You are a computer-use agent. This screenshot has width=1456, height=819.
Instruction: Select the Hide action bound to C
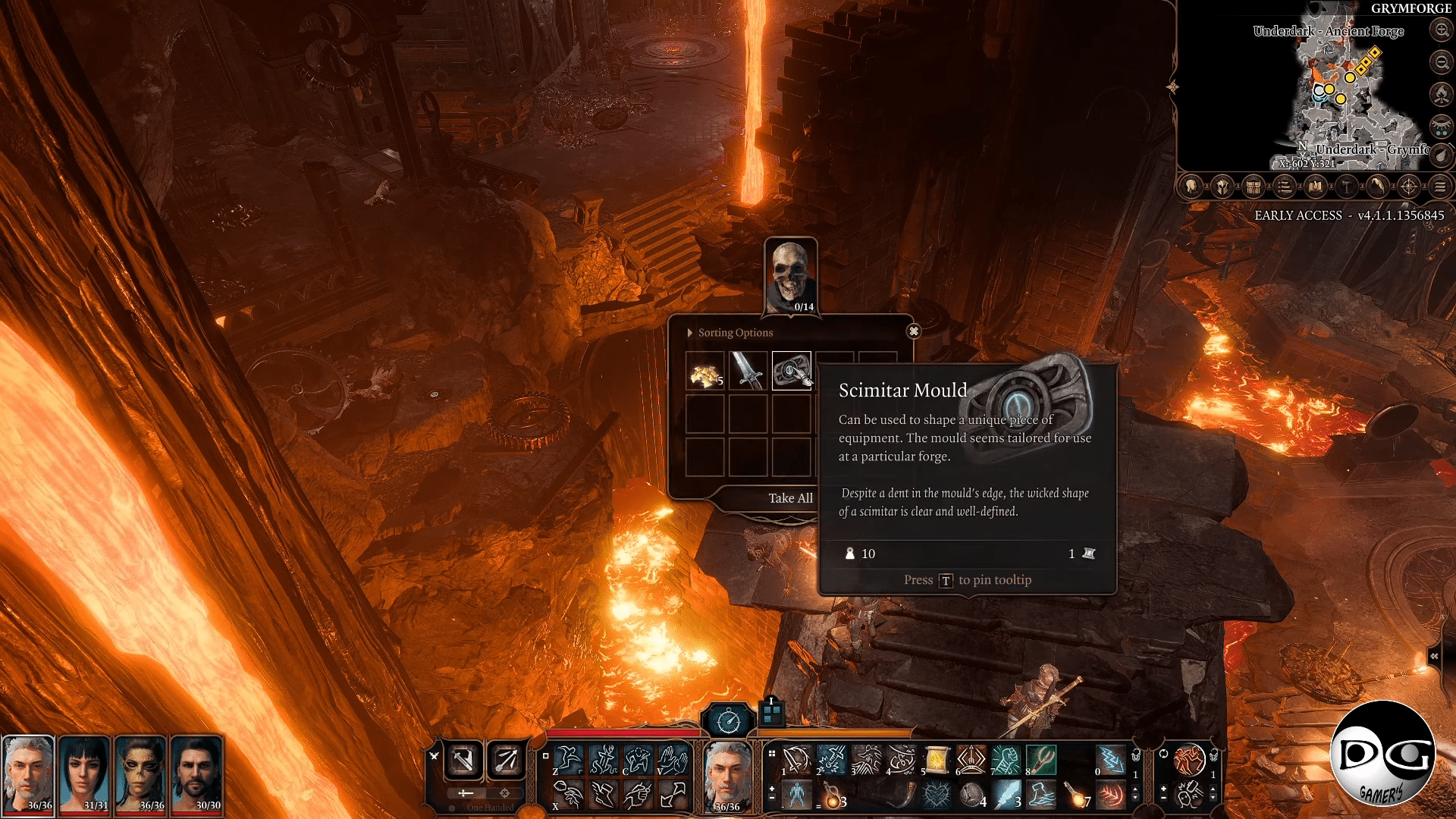[x=638, y=759]
